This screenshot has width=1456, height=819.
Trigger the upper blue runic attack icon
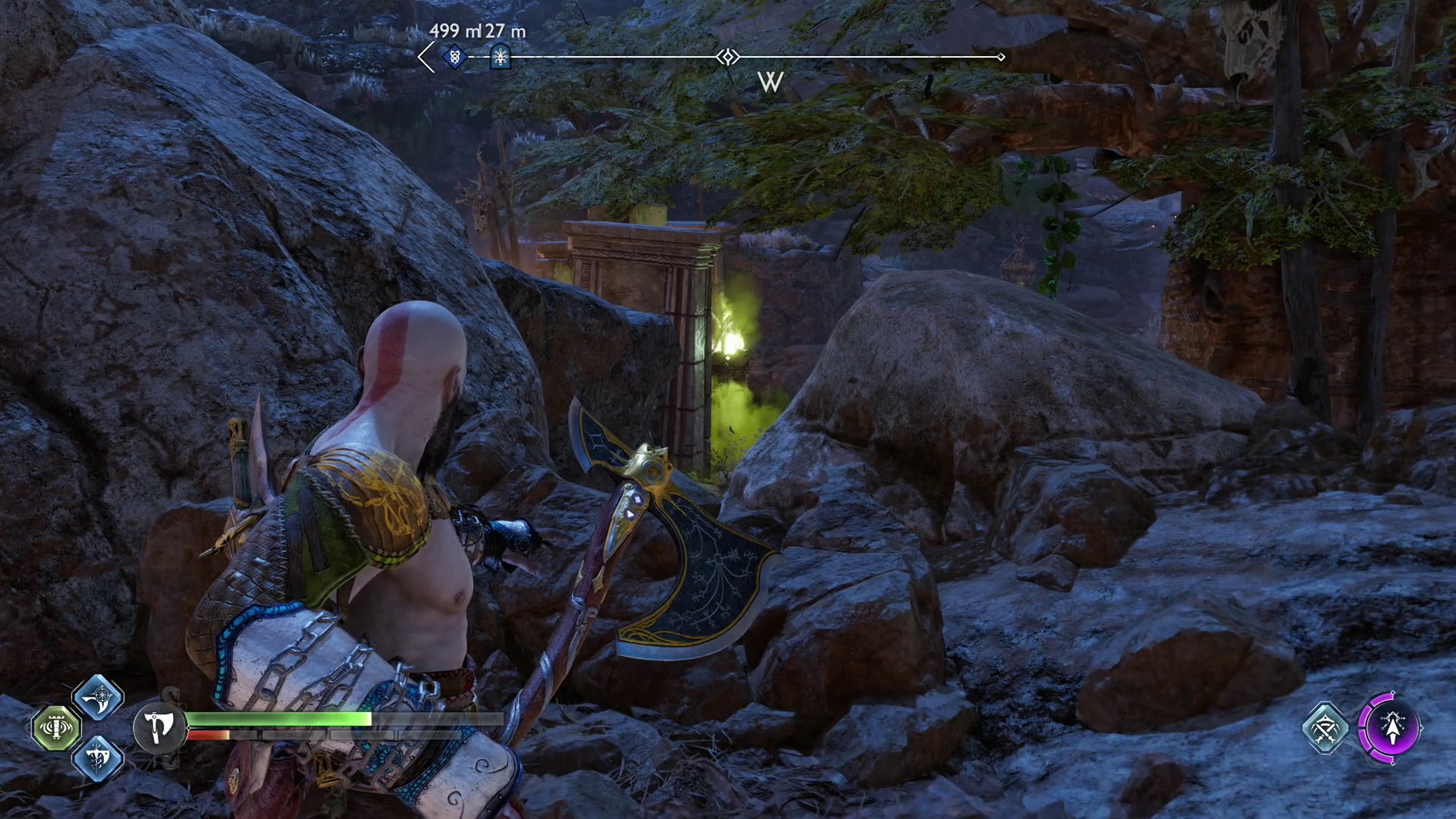coord(98,697)
